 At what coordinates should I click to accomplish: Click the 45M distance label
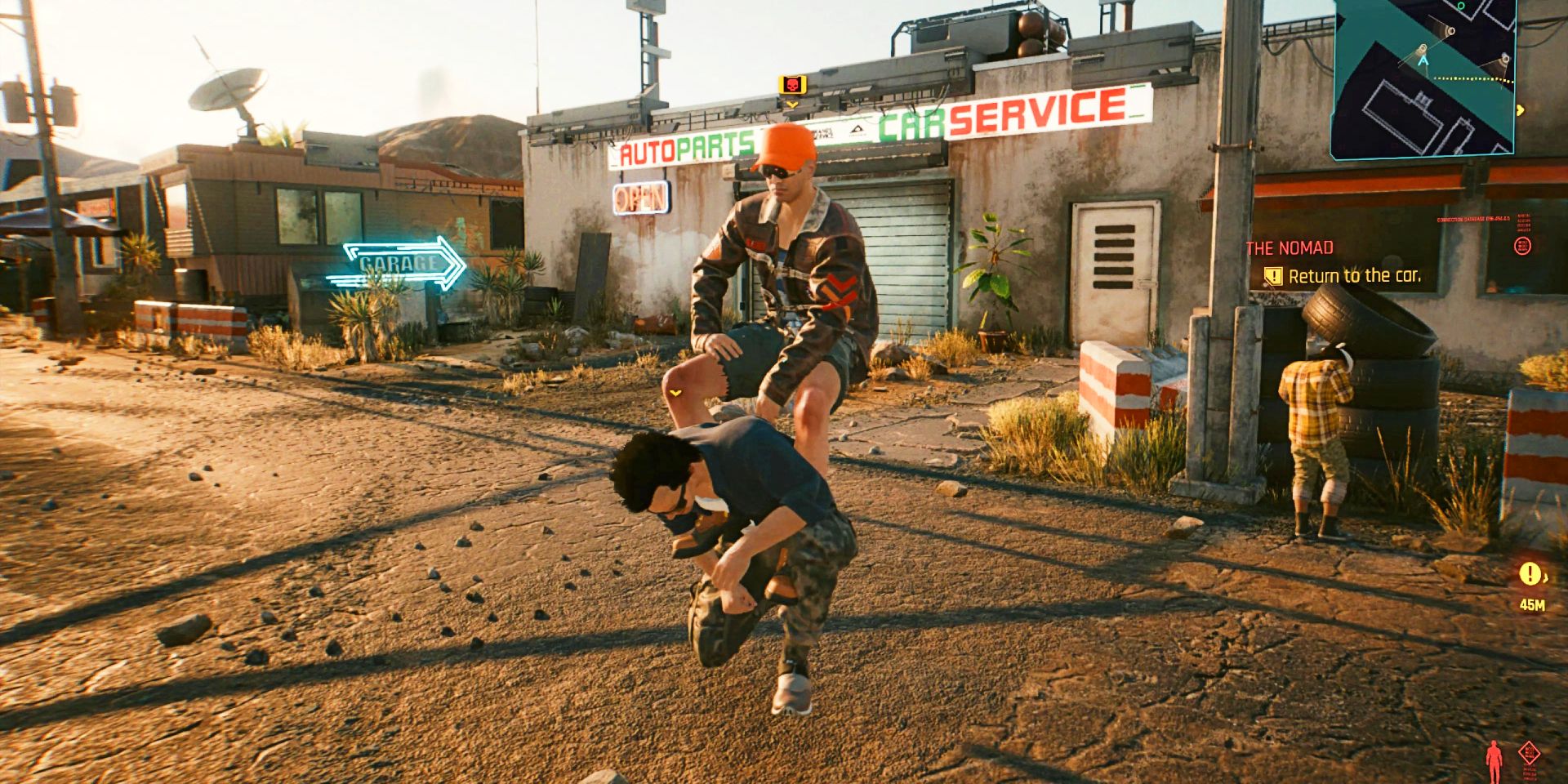point(1532,604)
